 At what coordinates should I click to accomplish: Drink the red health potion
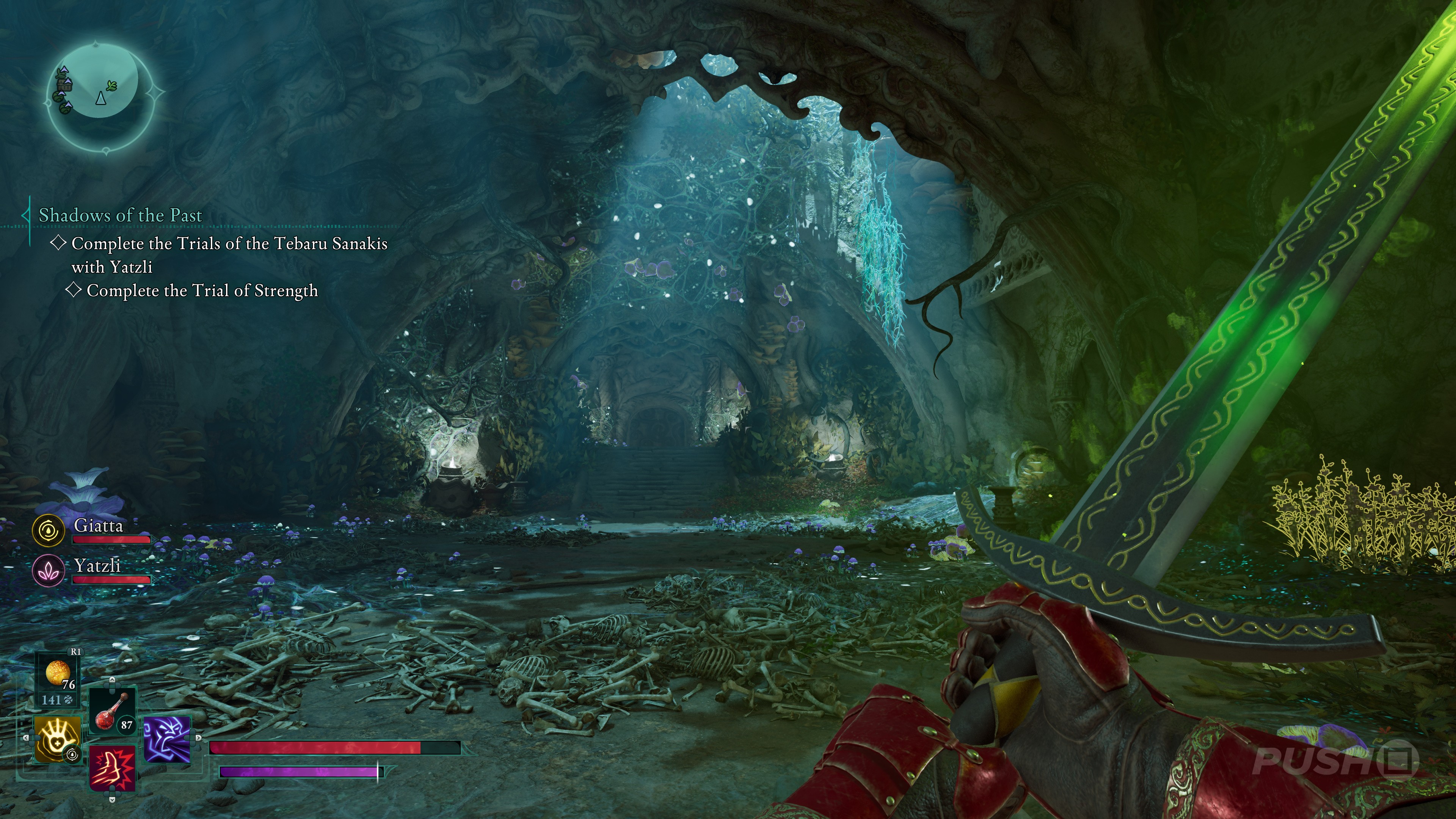(112, 711)
